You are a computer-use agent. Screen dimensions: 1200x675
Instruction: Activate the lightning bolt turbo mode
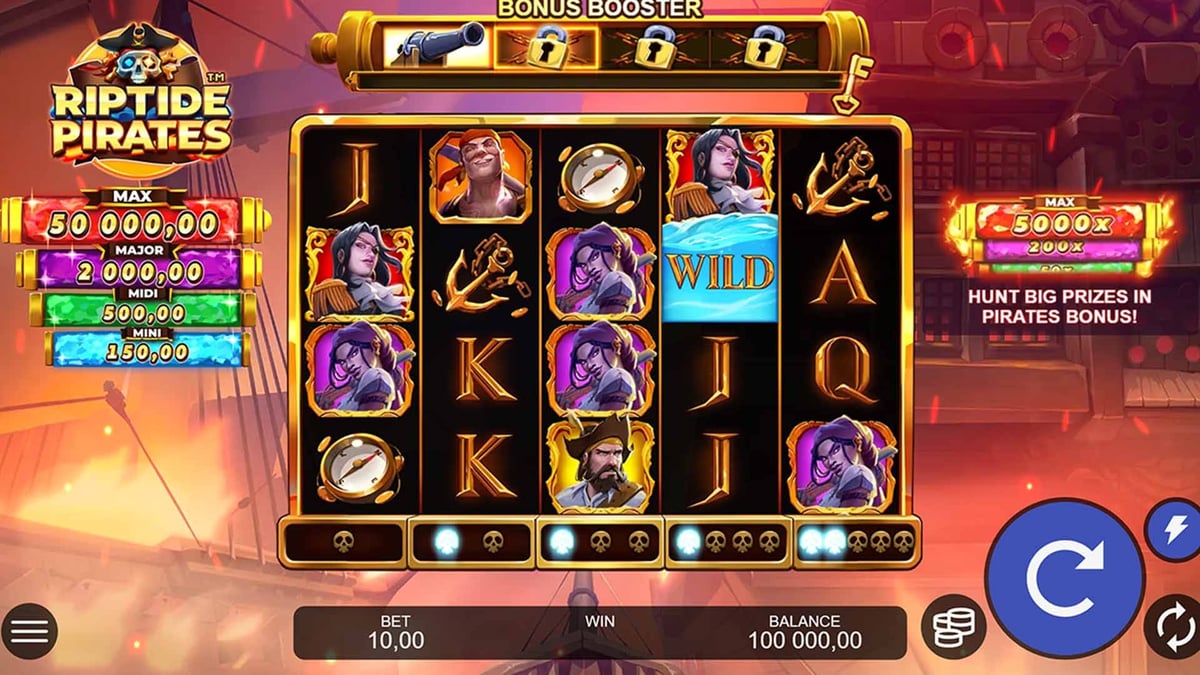coord(1173,529)
